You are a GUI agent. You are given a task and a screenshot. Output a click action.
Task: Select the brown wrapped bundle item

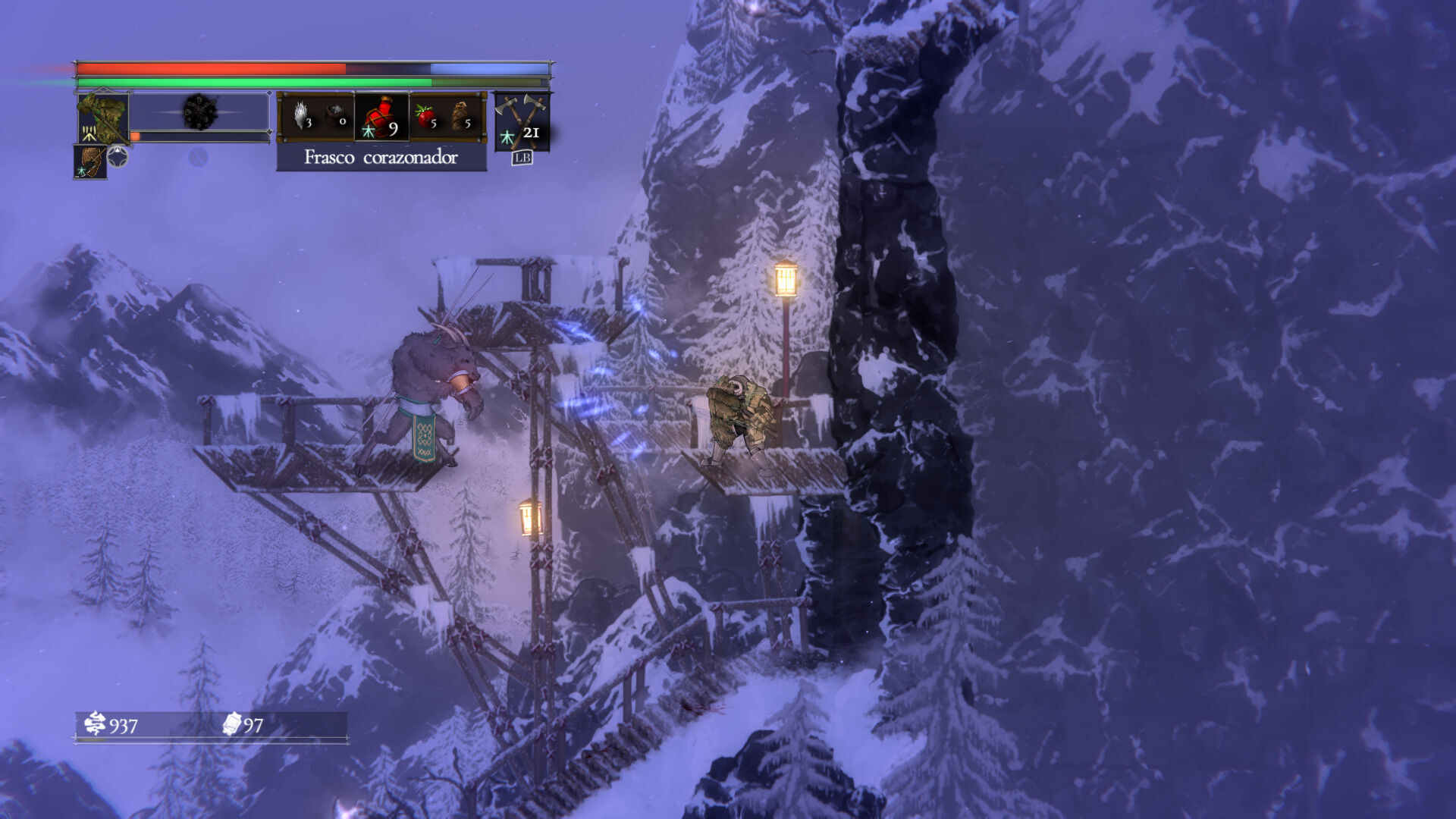tap(462, 117)
